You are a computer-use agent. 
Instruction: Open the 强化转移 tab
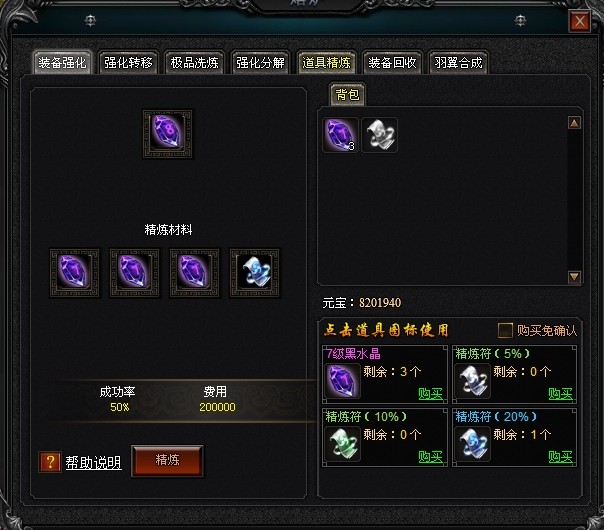coord(129,63)
